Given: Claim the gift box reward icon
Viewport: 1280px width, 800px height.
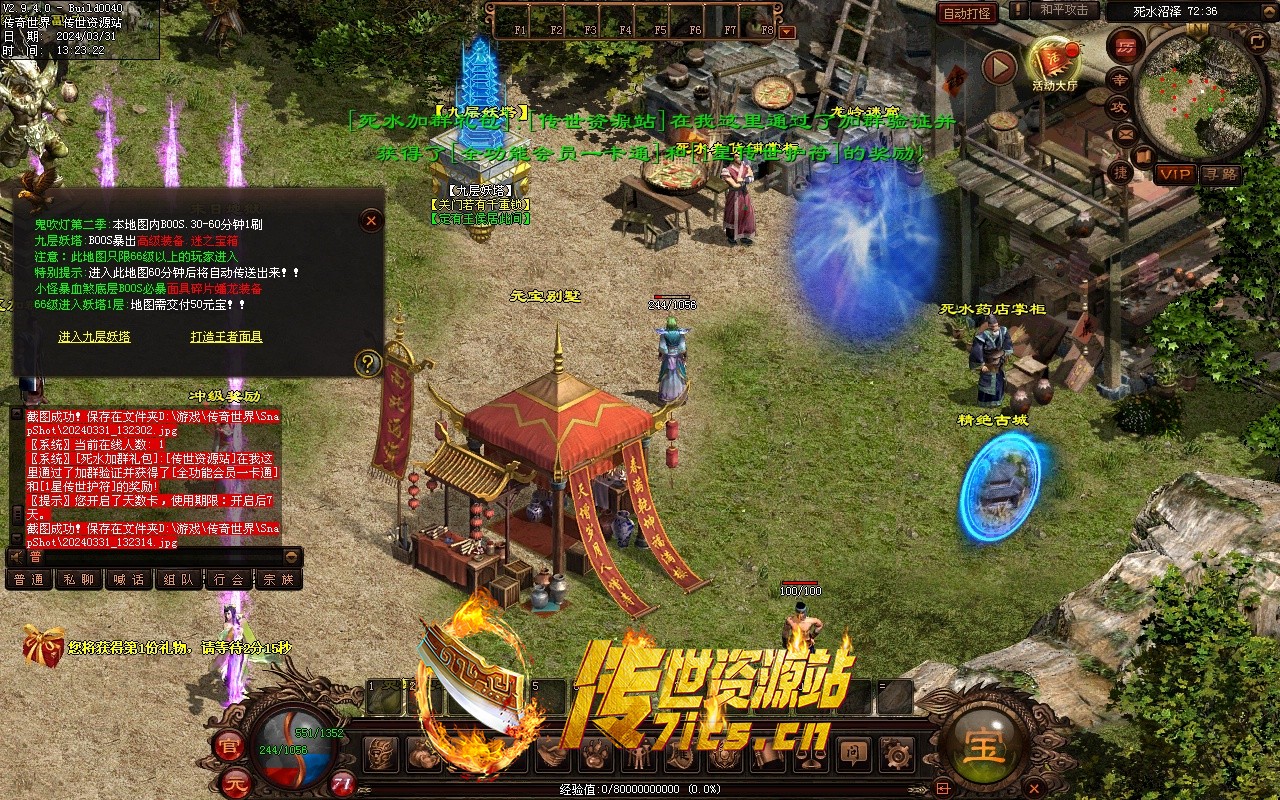Looking at the screenshot, I should click(43, 646).
